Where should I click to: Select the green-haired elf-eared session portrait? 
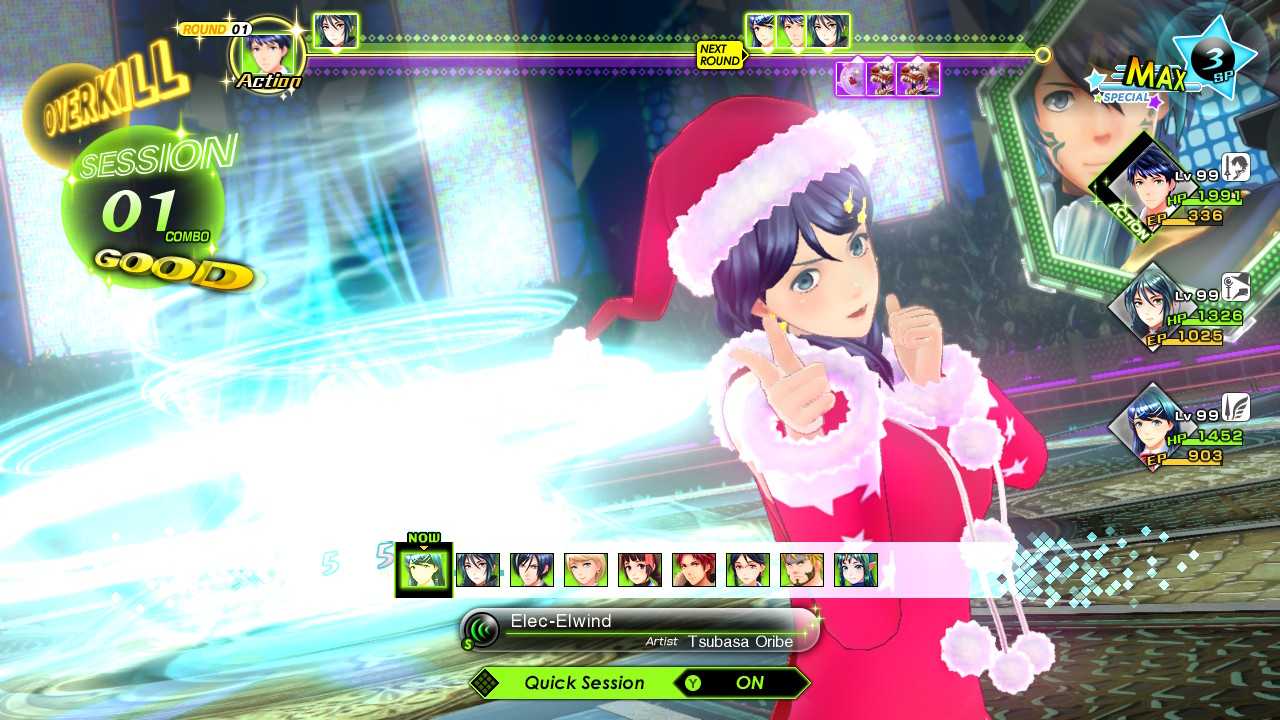[855, 570]
